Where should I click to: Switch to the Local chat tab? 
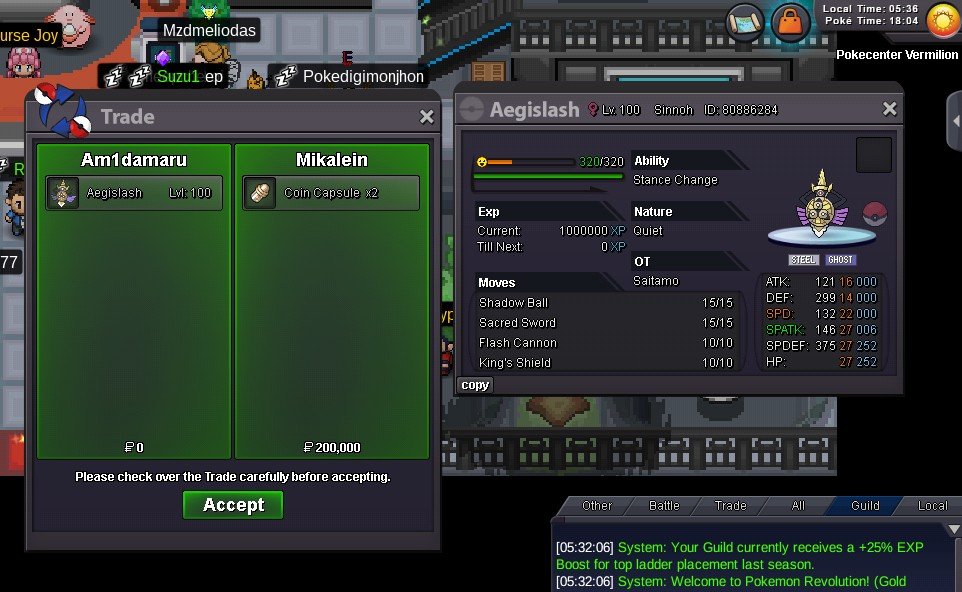point(932,506)
